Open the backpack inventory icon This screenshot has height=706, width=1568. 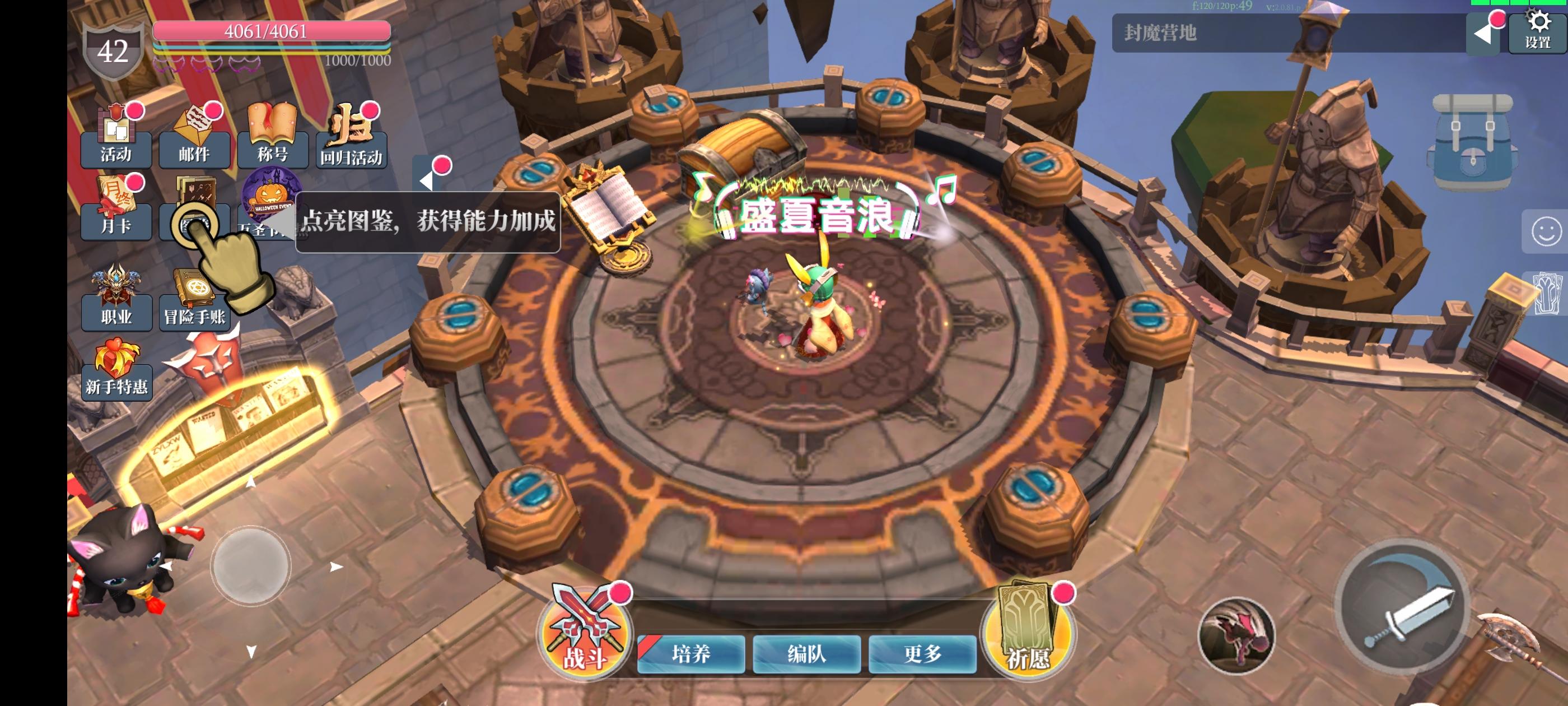(x=1475, y=140)
